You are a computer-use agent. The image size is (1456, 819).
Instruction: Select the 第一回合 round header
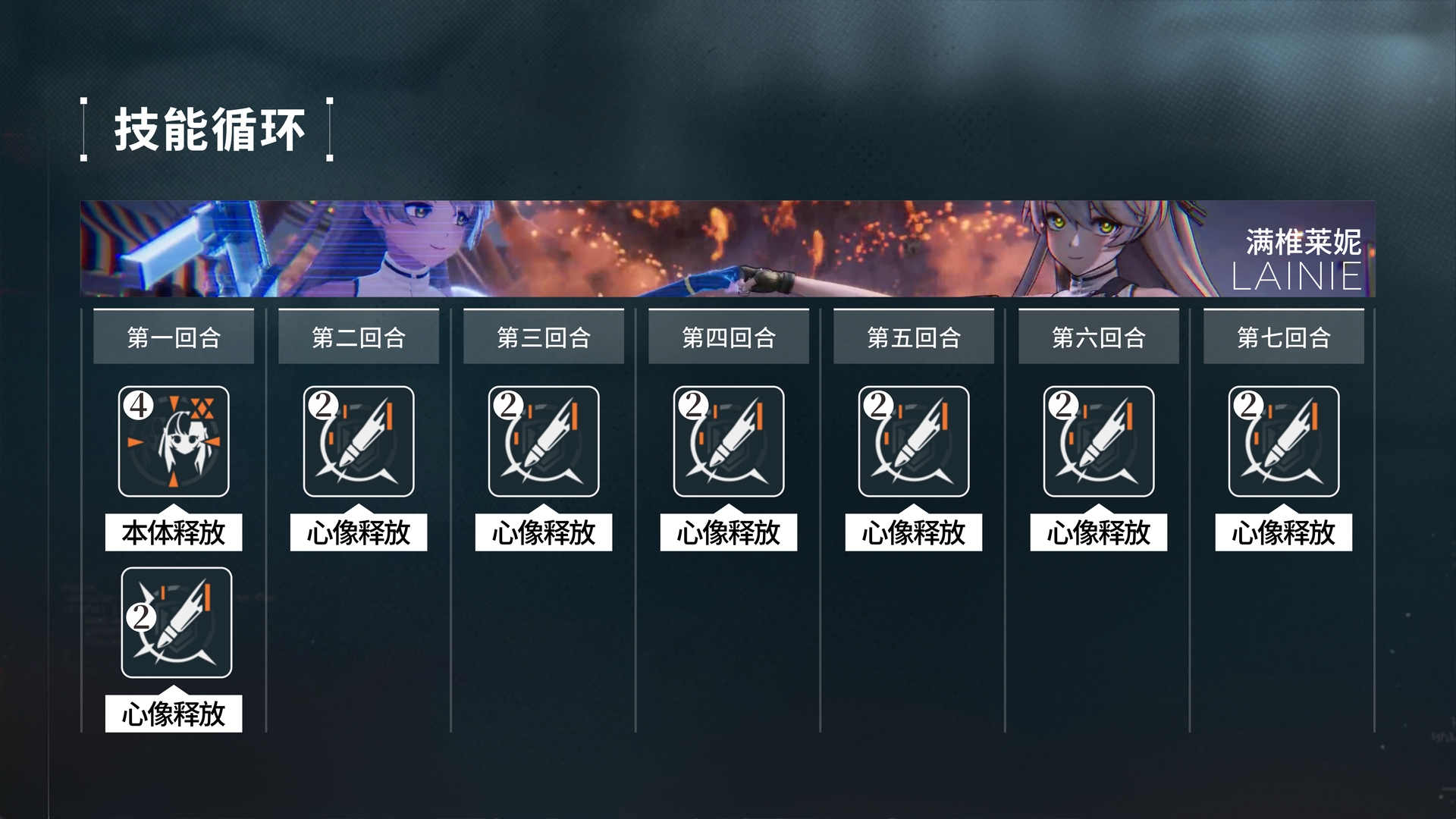pyautogui.click(x=174, y=337)
